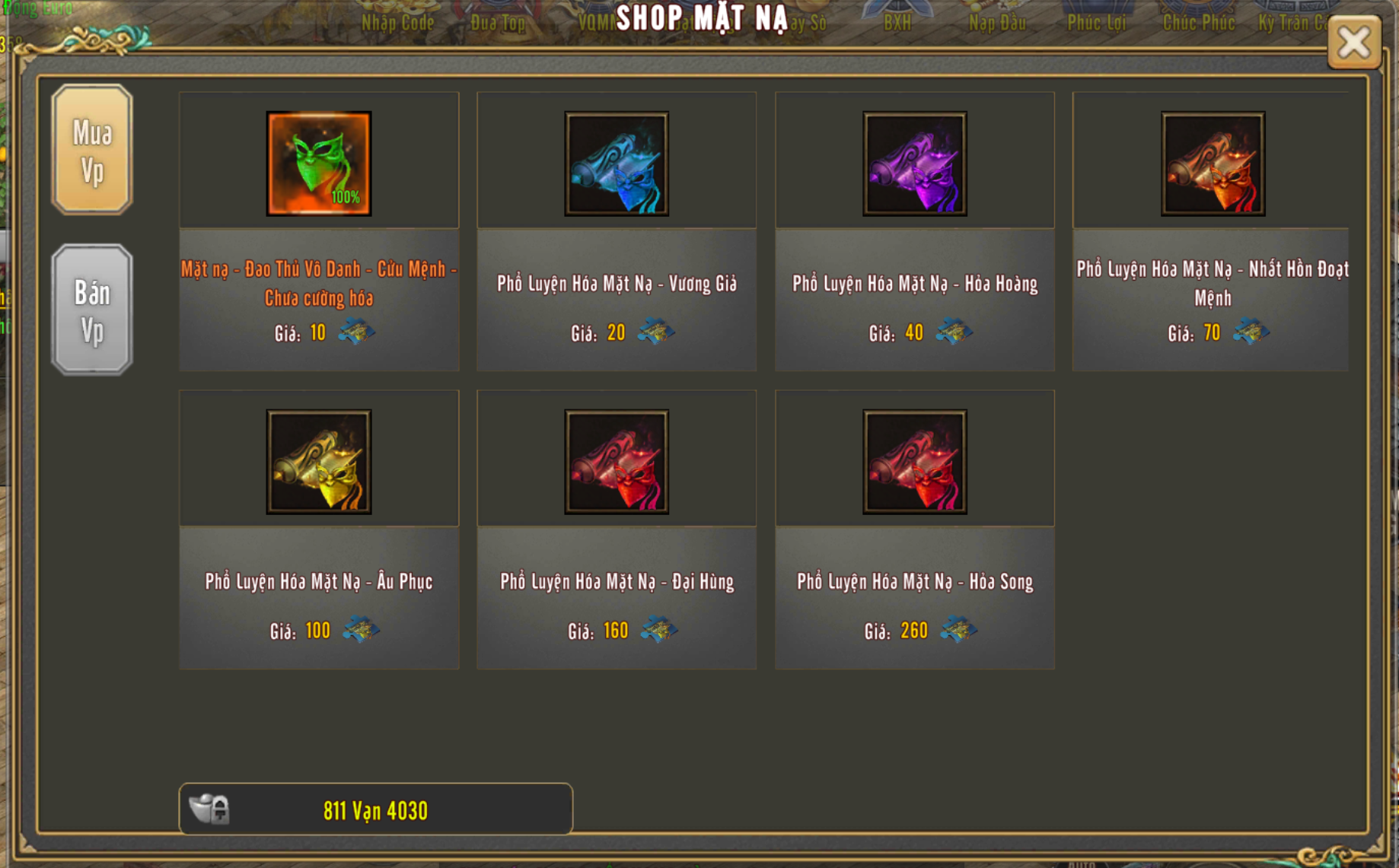This screenshot has width=1399, height=868.
Task: Open the Phúc Lợi menu
Action: [1096, 23]
